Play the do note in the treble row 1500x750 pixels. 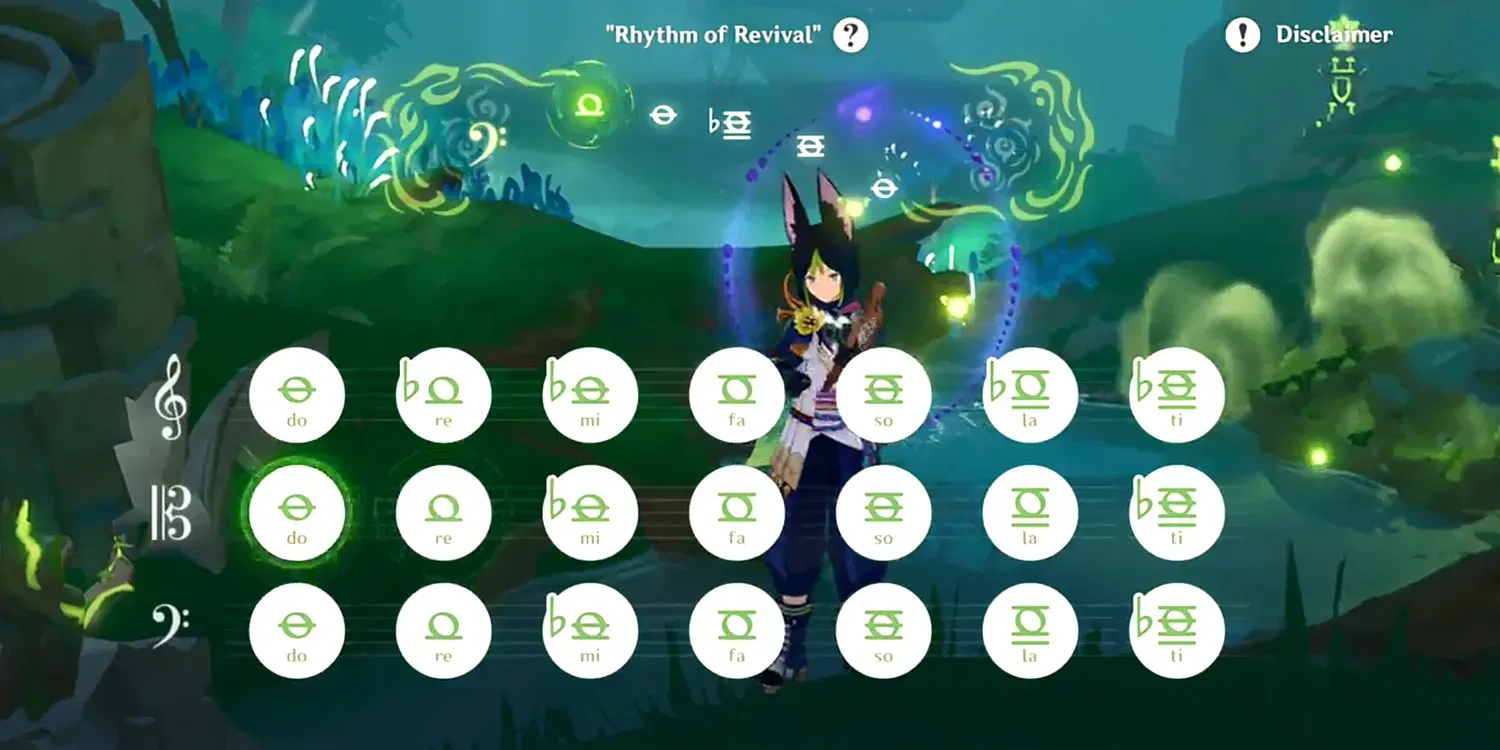297,393
